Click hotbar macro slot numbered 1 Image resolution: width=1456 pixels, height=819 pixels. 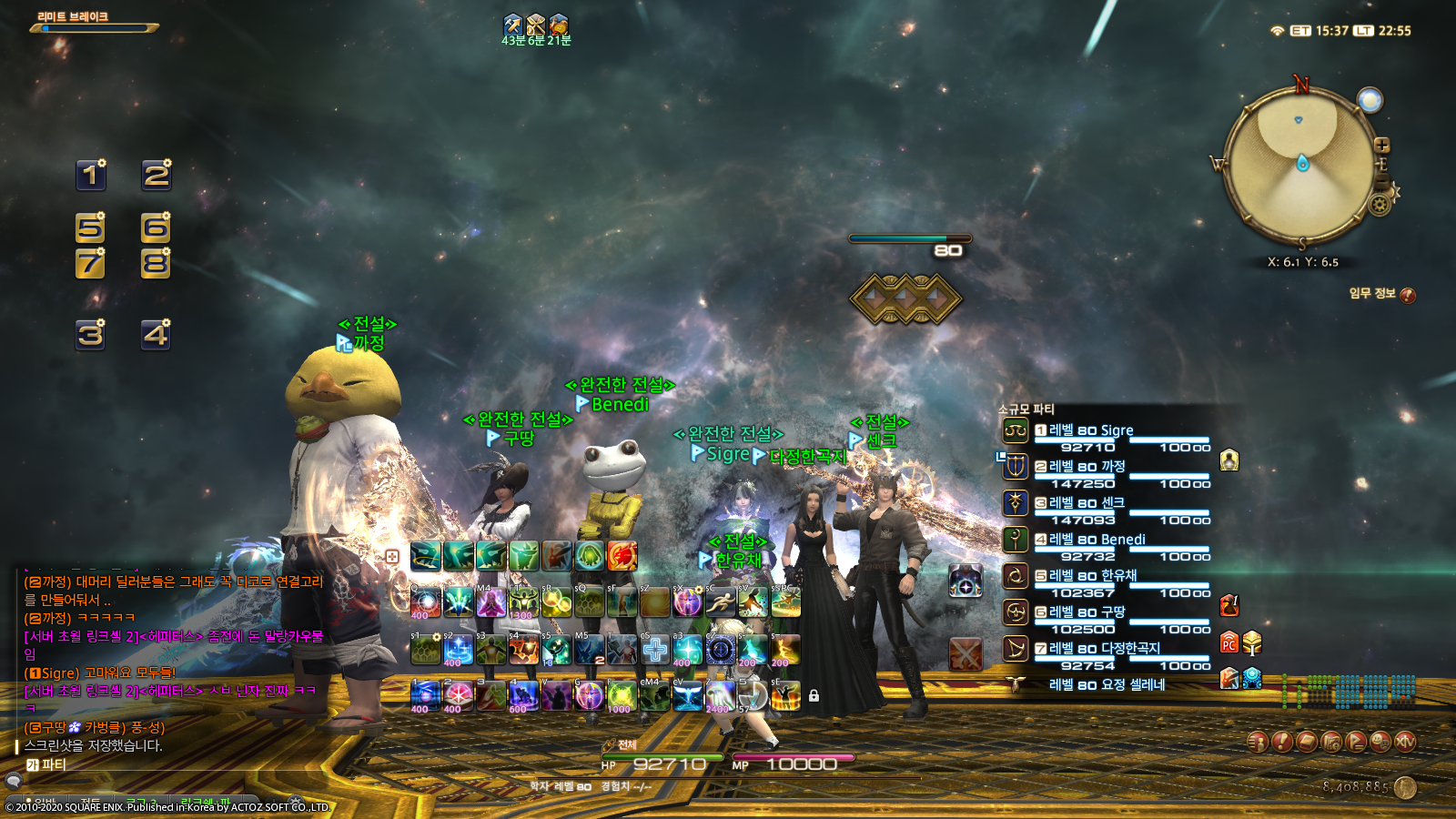[x=91, y=177]
